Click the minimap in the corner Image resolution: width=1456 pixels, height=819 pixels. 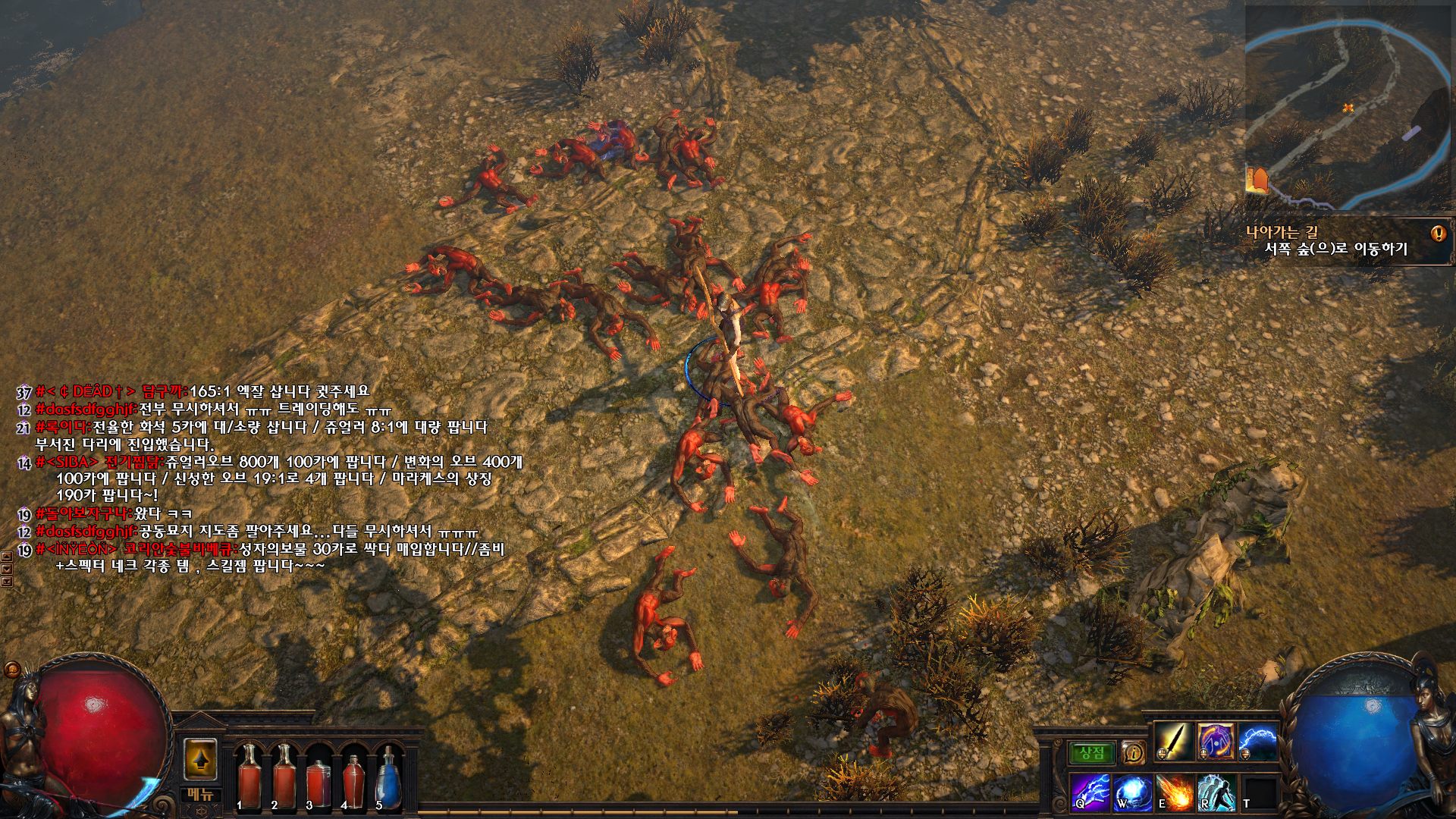coord(1348,108)
